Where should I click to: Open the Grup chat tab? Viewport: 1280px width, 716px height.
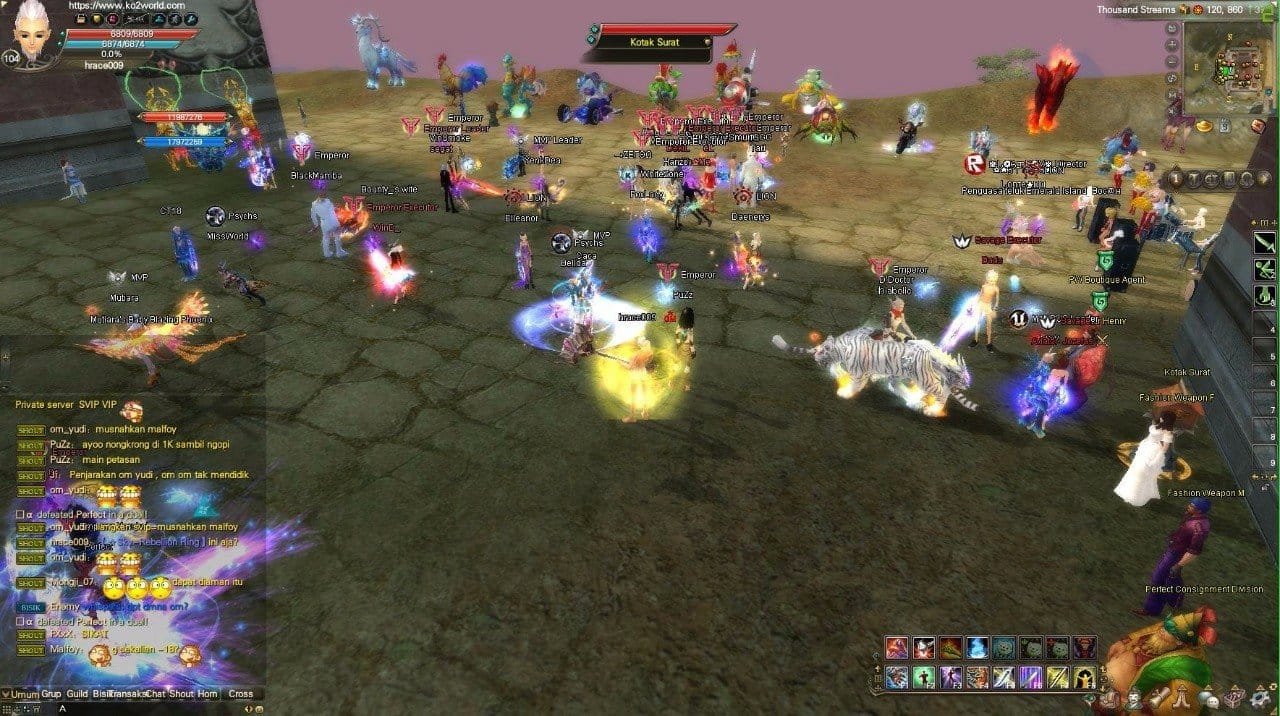pos(51,694)
